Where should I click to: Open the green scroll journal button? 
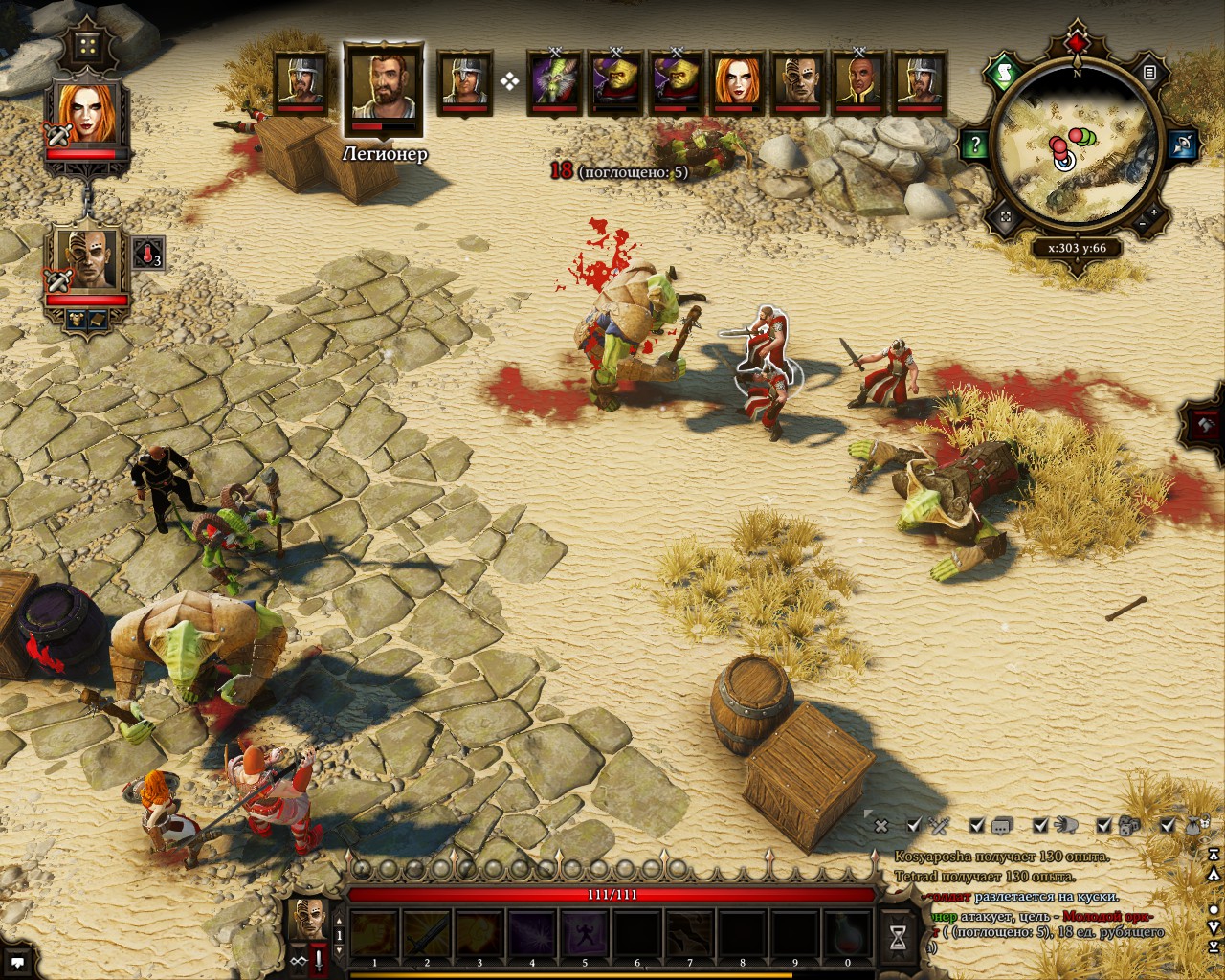click(x=1004, y=72)
